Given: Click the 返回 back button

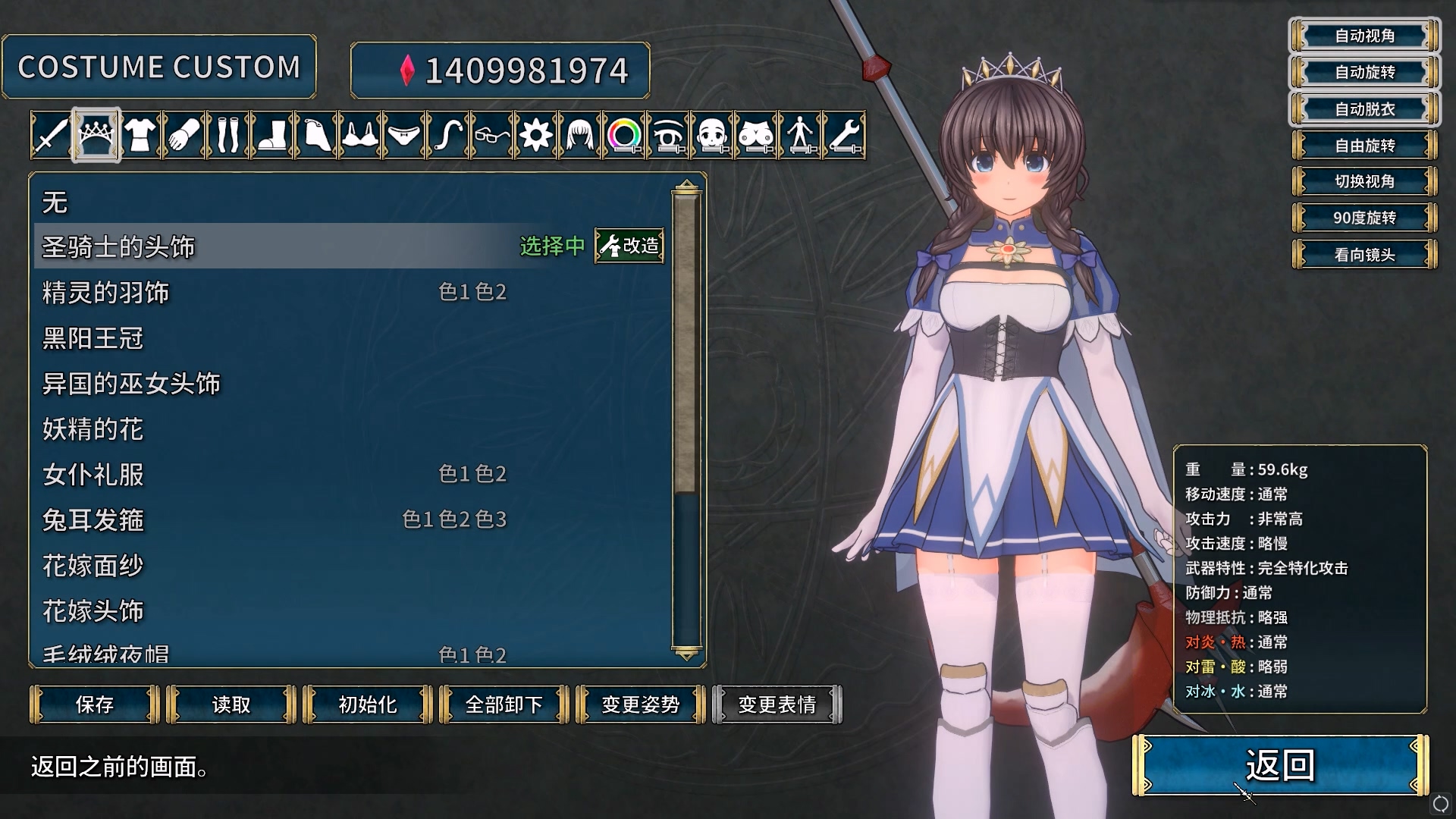Looking at the screenshot, I should 1280,765.
